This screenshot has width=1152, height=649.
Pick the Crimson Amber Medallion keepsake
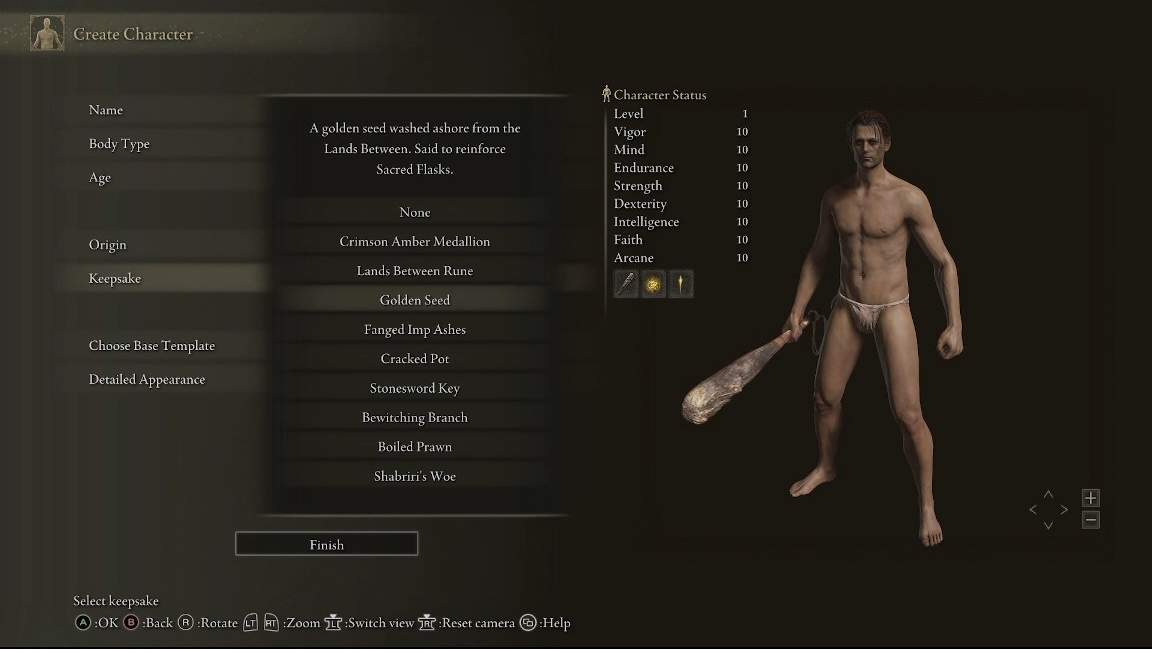414,242
